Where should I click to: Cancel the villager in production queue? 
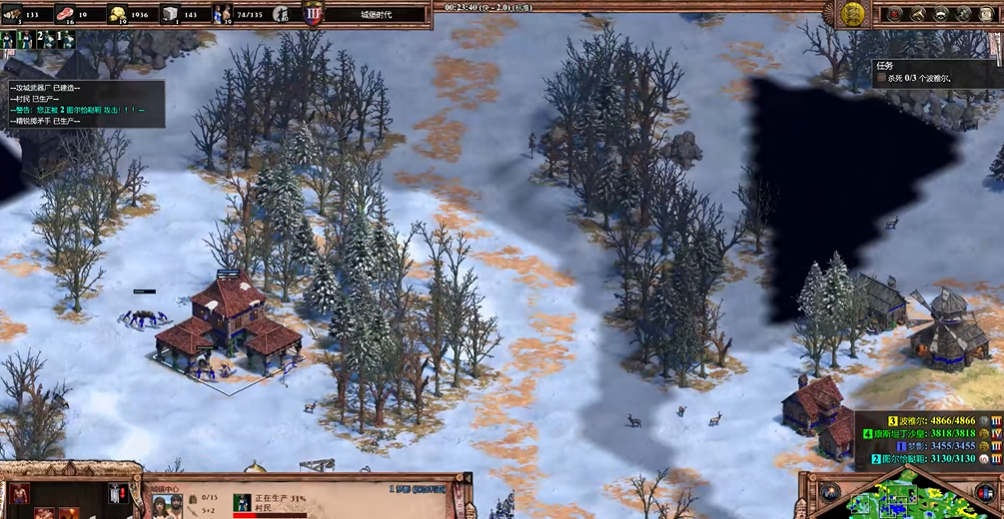[x=241, y=502]
